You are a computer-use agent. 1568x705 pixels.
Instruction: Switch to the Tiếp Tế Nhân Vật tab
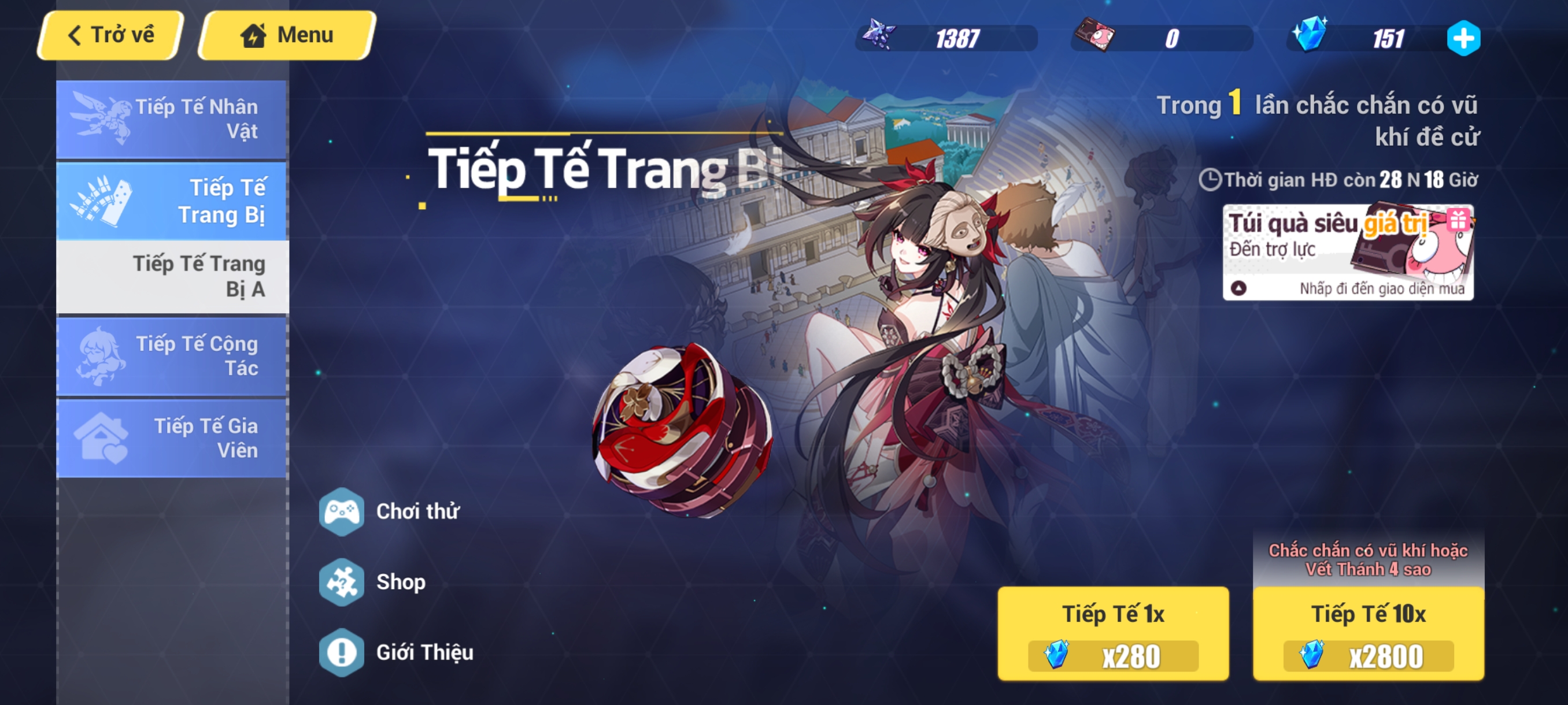pos(172,118)
